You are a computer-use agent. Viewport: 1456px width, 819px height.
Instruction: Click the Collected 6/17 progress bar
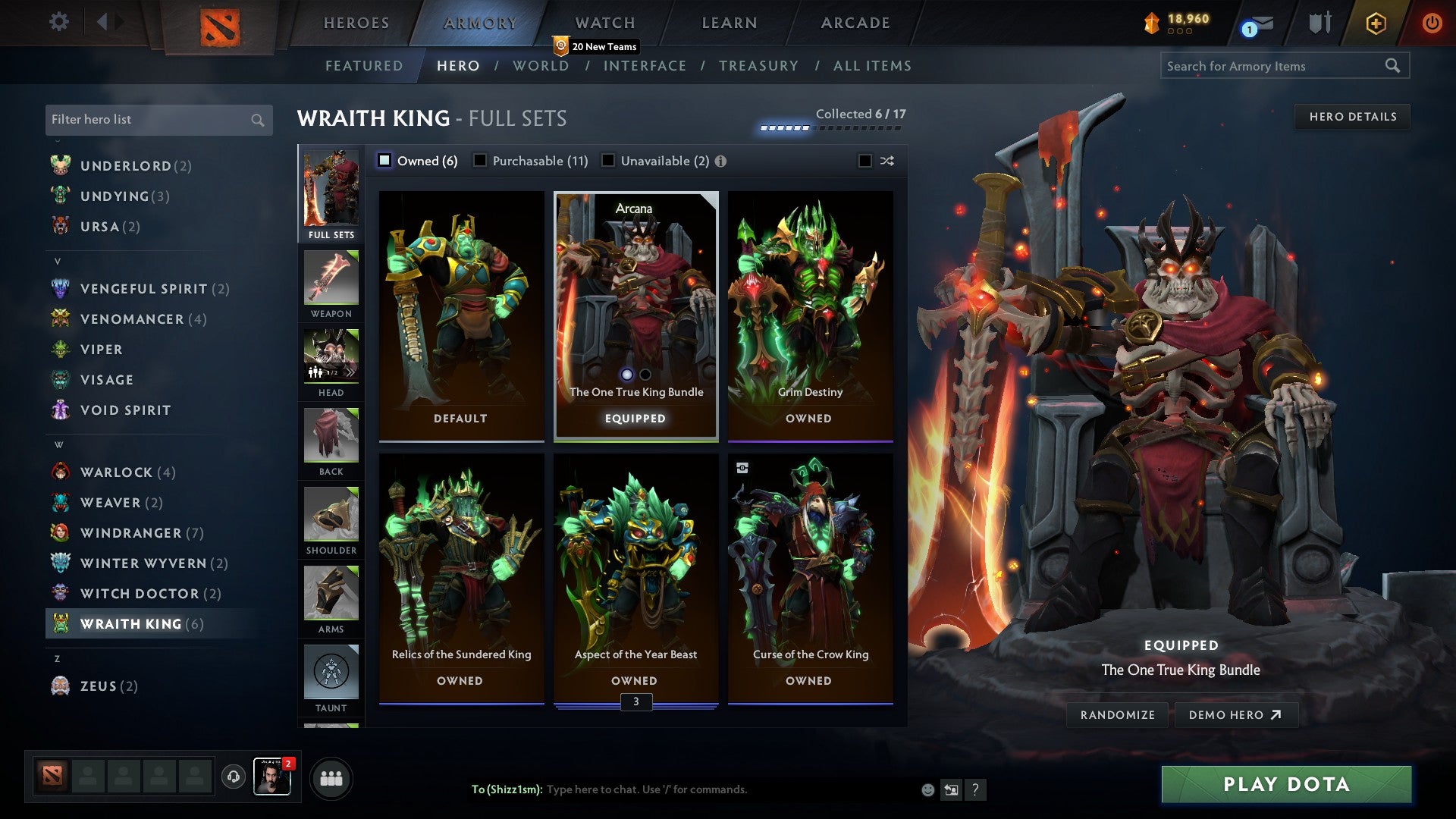(830, 127)
